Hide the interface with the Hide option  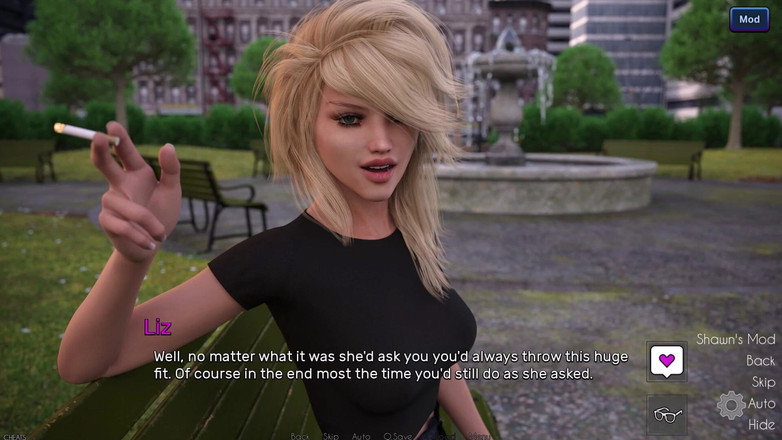pyautogui.click(x=761, y=424)
